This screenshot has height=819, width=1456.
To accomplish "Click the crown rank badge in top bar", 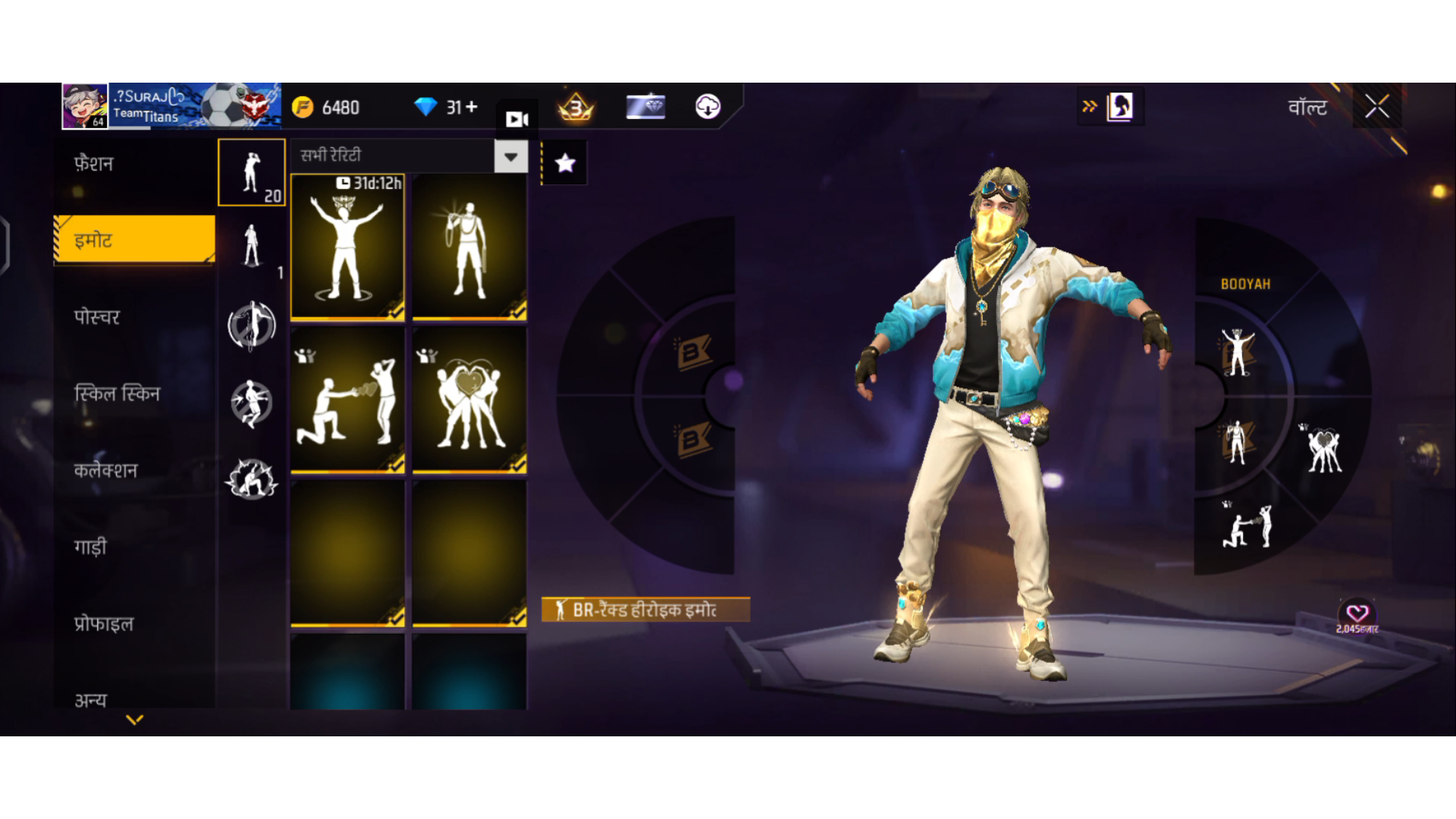I will (574, 107).
